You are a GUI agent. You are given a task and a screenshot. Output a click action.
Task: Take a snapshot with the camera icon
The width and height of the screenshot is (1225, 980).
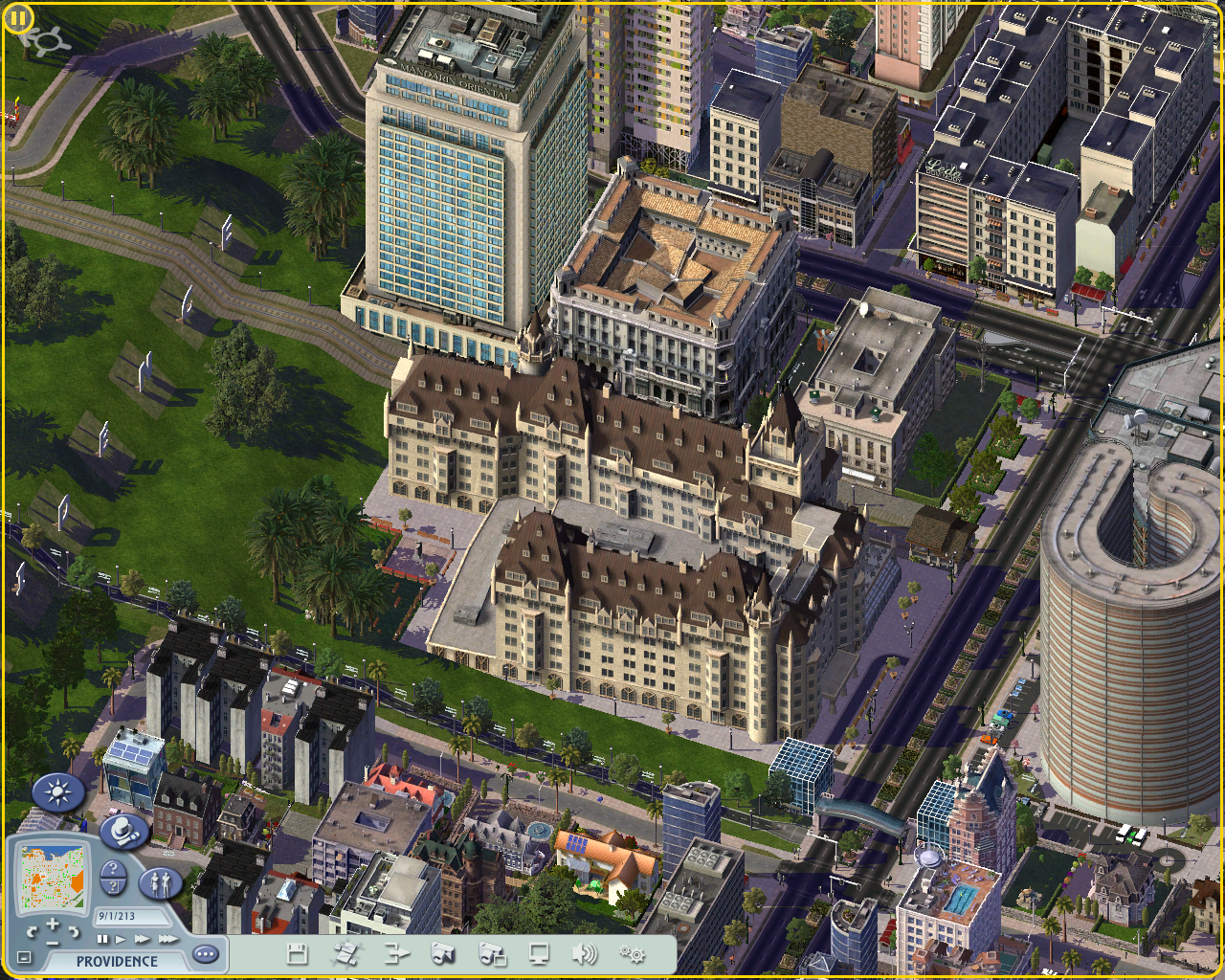(442, 953)
